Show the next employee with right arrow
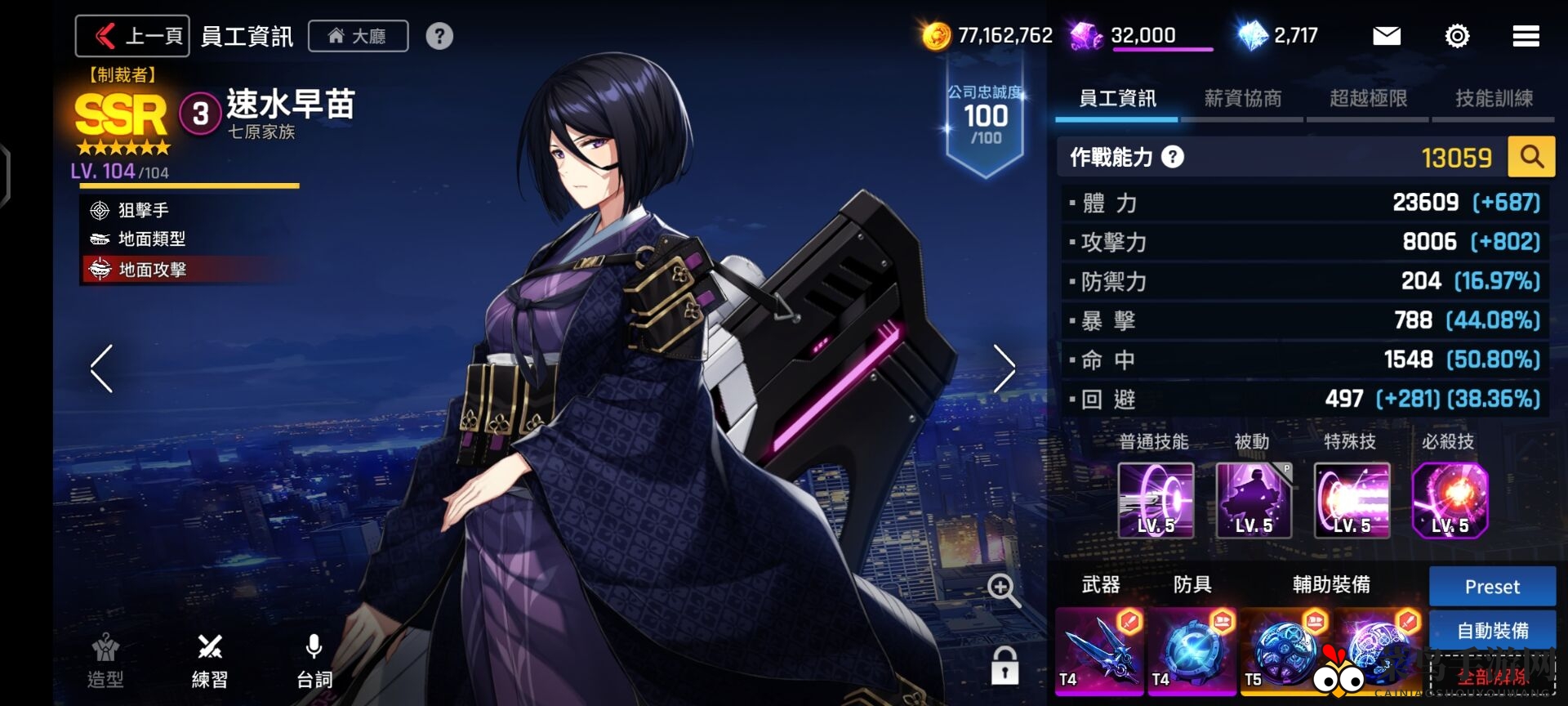1568x706 pixels. pos(1004,369)
